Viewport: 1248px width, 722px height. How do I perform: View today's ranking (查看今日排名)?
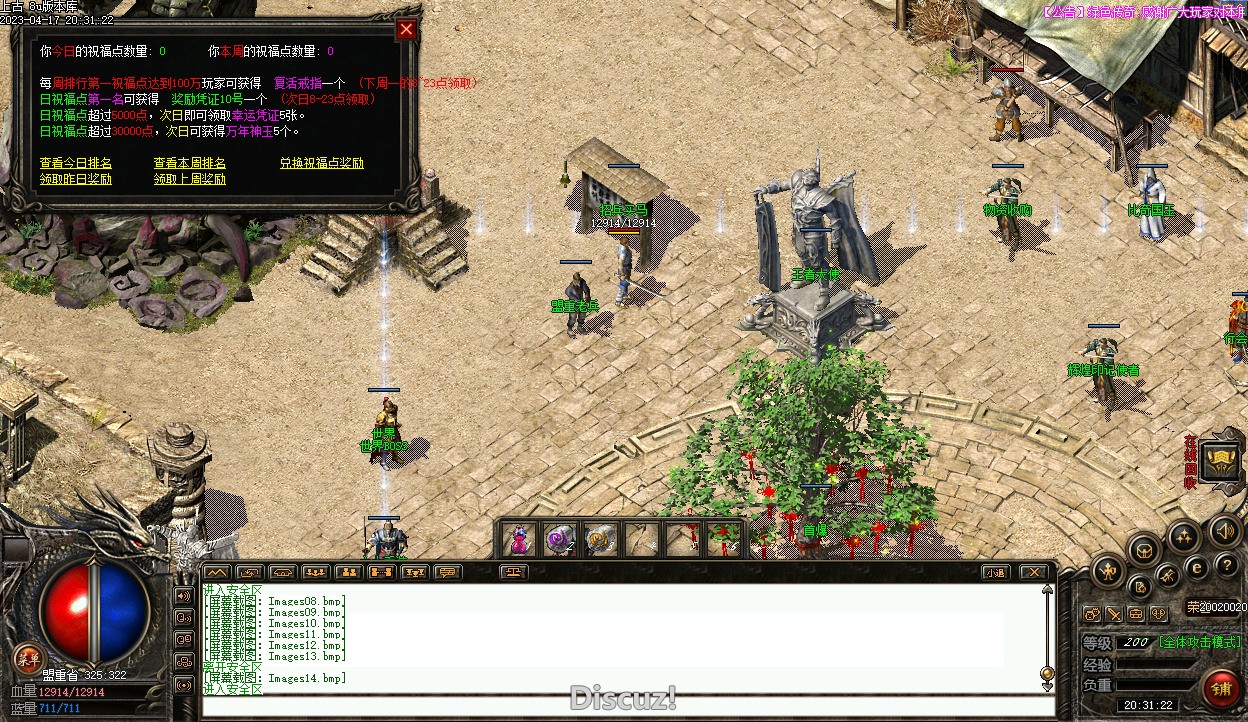(76, 163)
